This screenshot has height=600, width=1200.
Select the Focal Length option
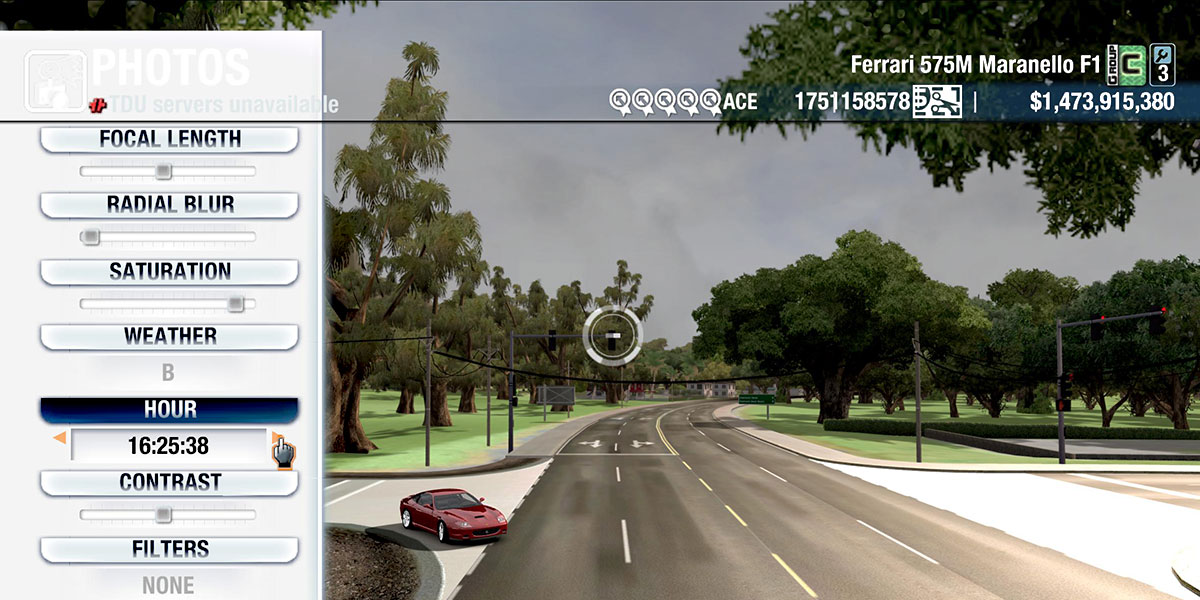click(x=169, y=140)
